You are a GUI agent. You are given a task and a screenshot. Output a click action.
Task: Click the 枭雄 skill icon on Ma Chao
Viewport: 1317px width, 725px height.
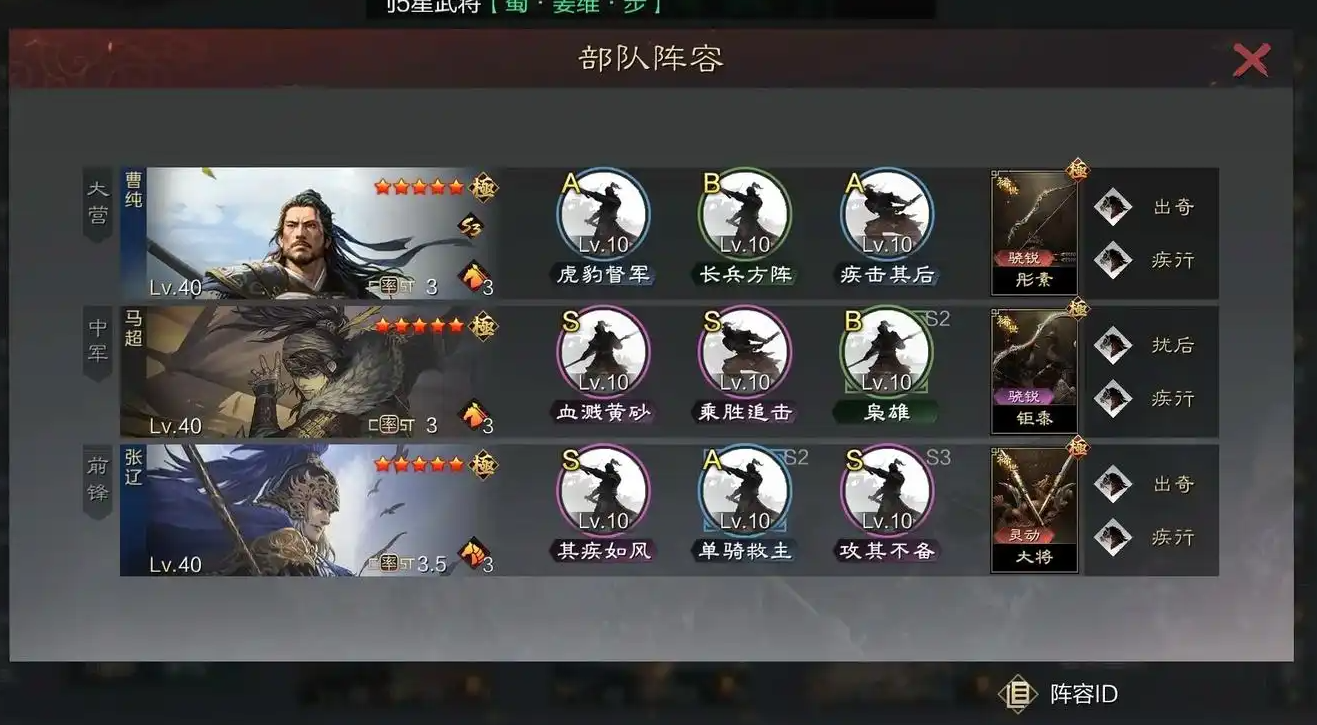pos(886,355)
